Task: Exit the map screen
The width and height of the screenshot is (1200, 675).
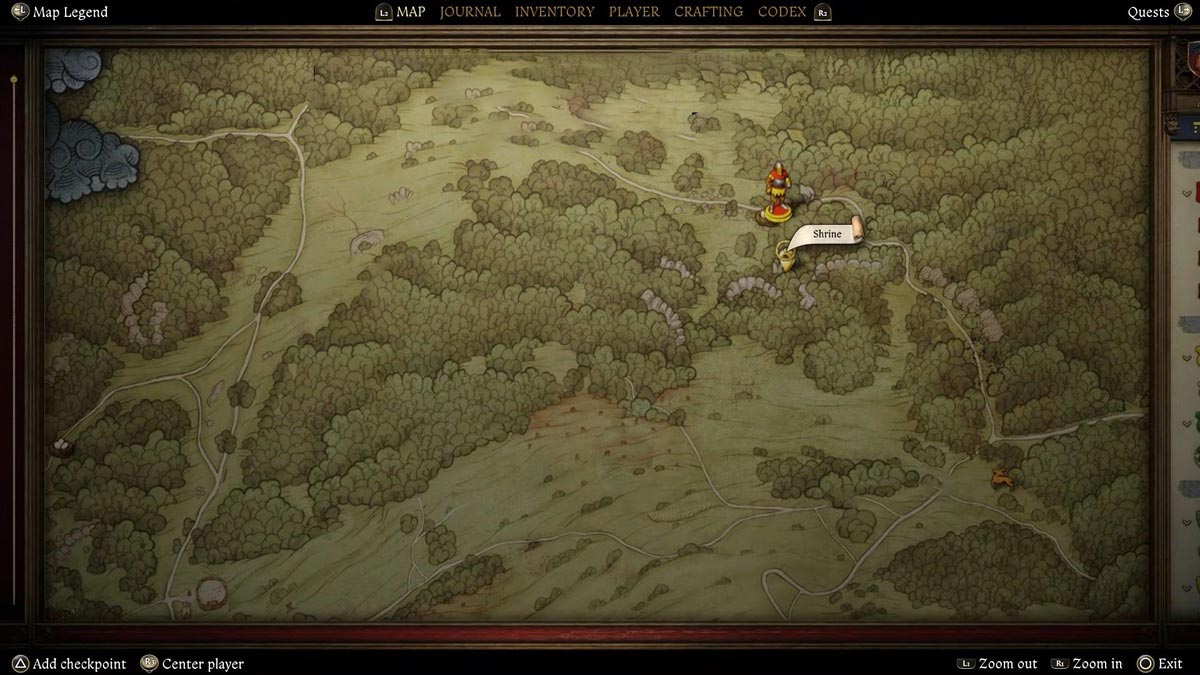Action: click(1169, 664)
